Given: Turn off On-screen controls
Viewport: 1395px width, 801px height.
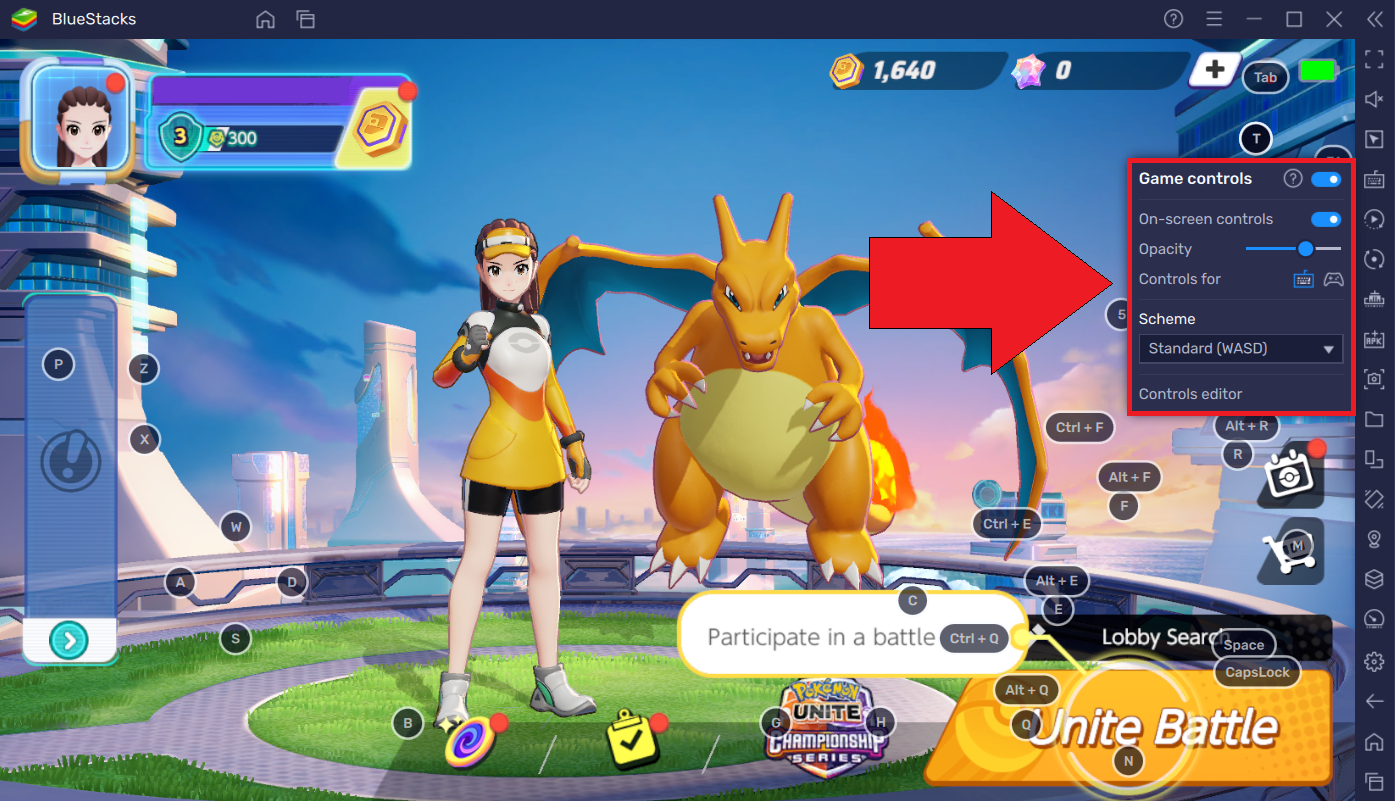Looking at the screenshot, I should point(1326,218).
